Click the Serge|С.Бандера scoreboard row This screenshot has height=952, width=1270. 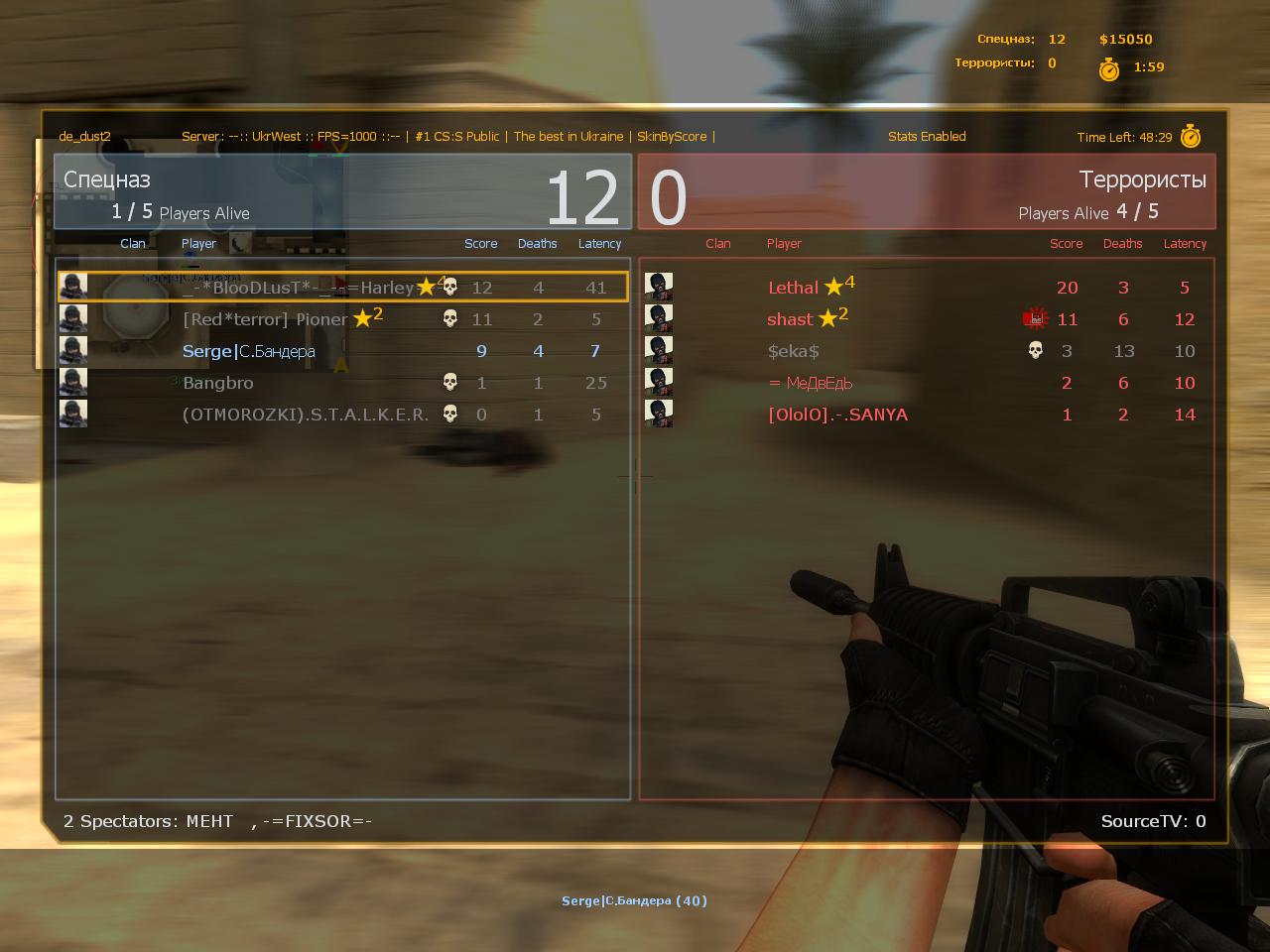342,351
